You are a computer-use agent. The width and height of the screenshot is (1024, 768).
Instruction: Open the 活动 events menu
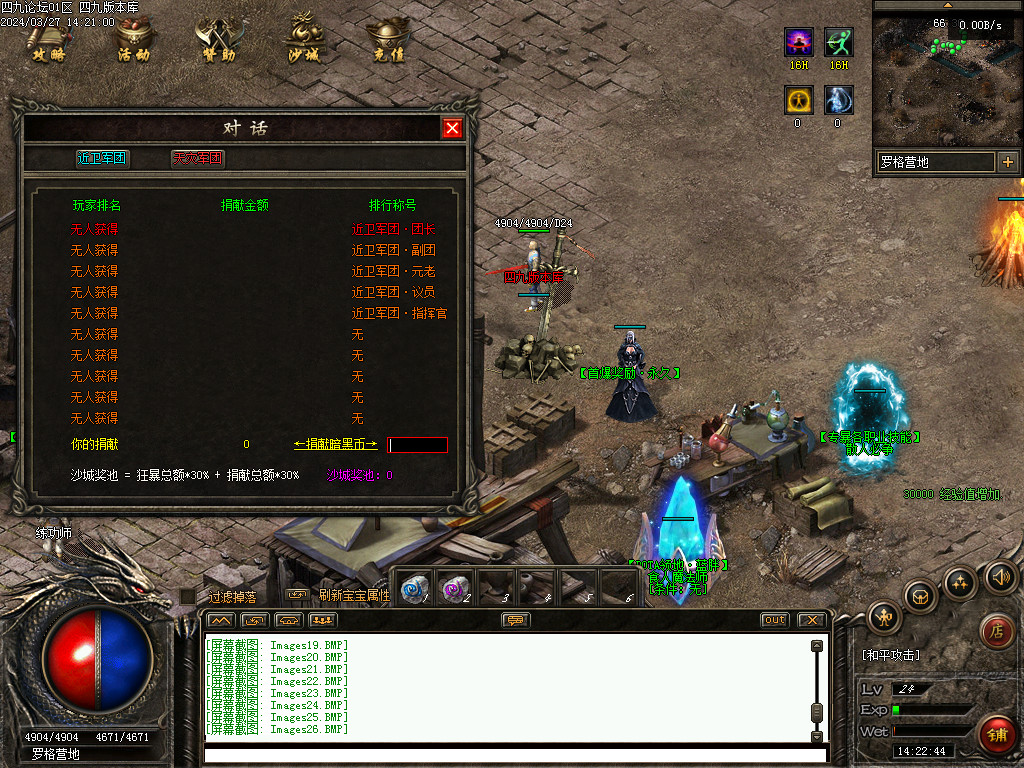click(134, 40)
